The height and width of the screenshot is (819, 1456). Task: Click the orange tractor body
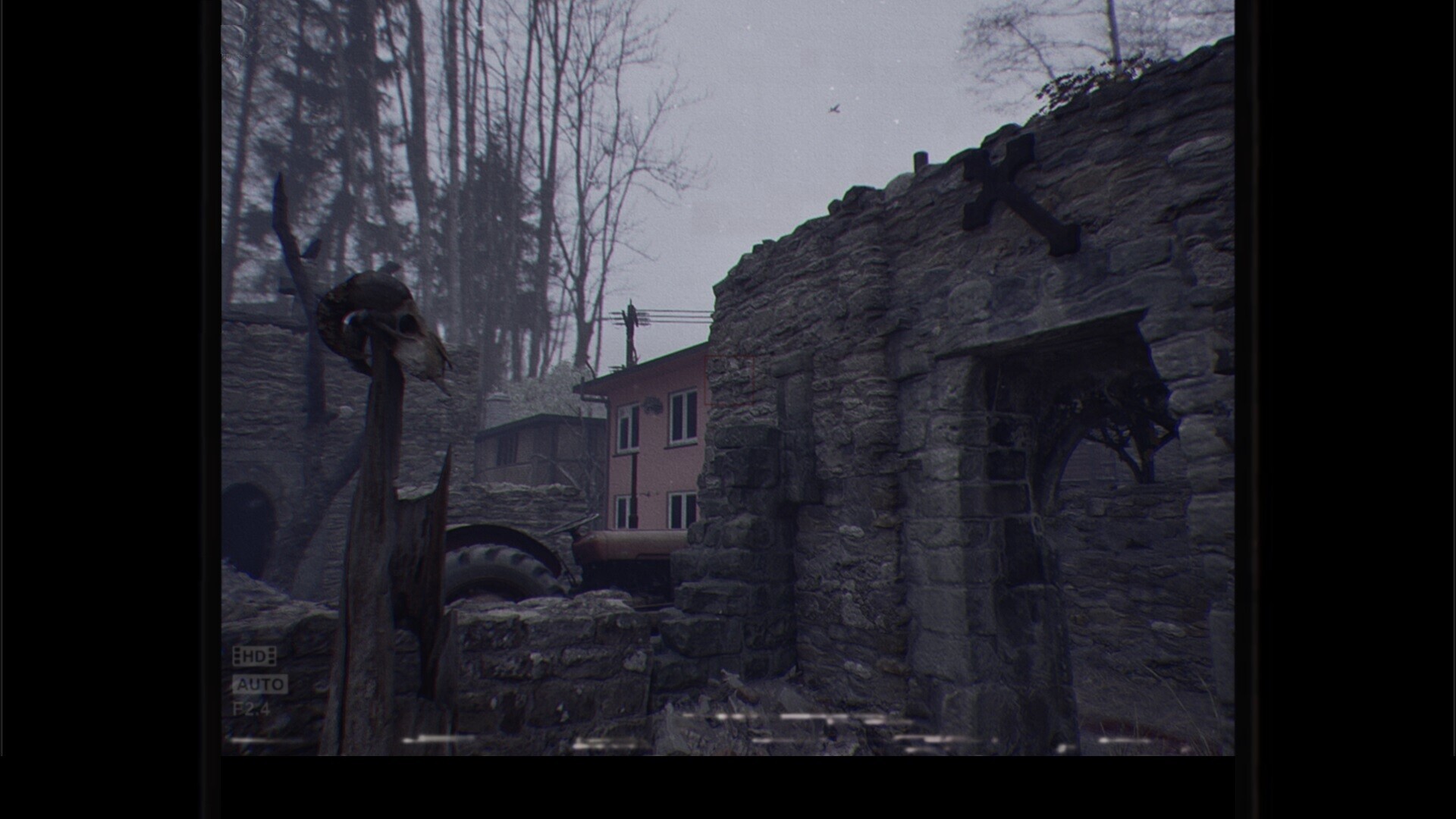point(622,543)
